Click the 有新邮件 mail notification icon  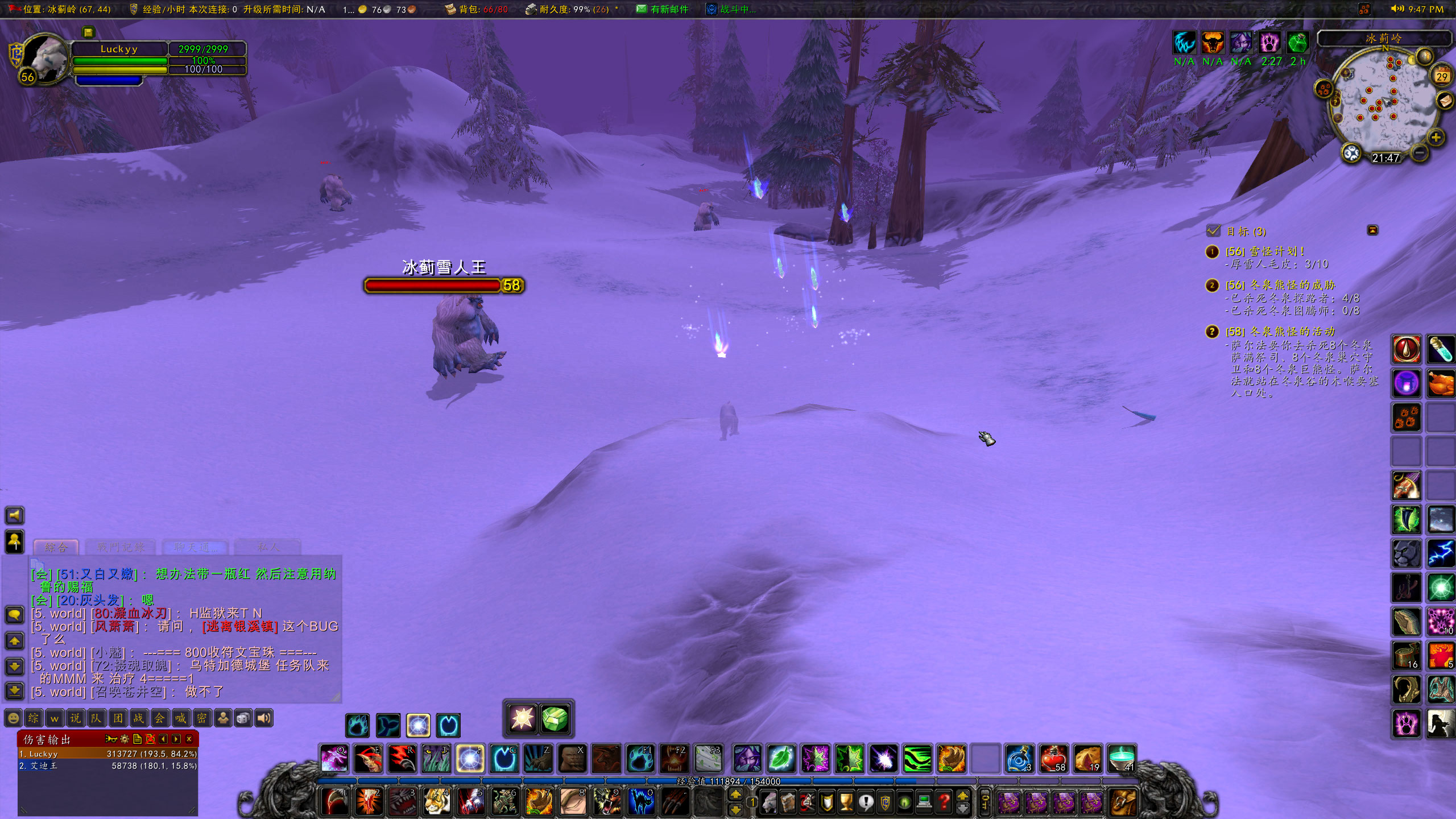click(x=640, y=10)
